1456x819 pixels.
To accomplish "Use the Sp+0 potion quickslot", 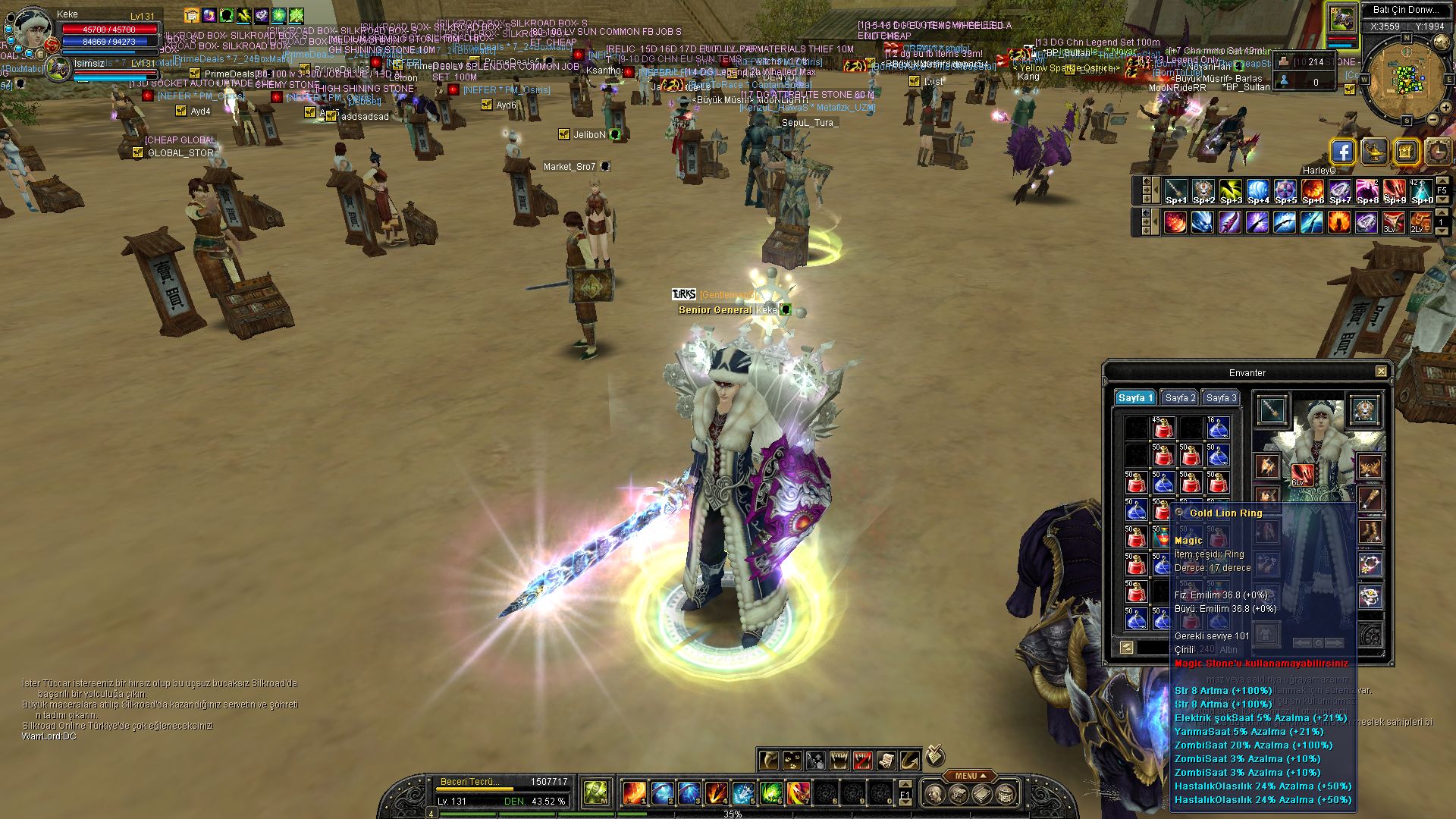I will (x=1421, y=190).
